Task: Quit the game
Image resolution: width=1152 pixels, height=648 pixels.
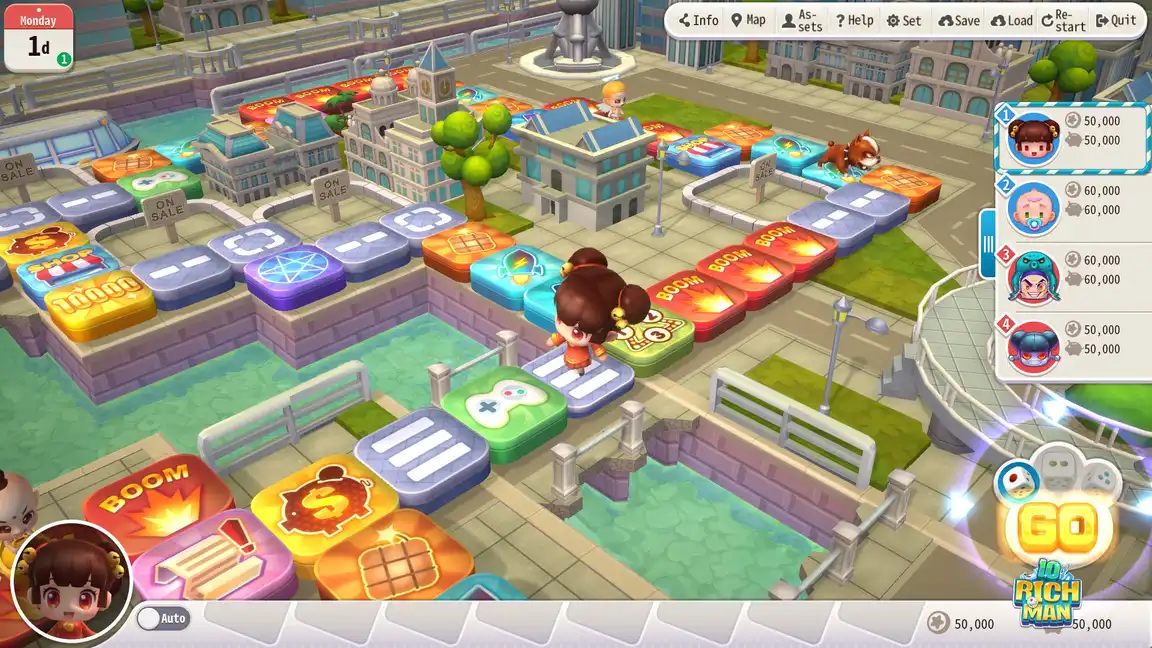Action: [x=1116, y=20]
